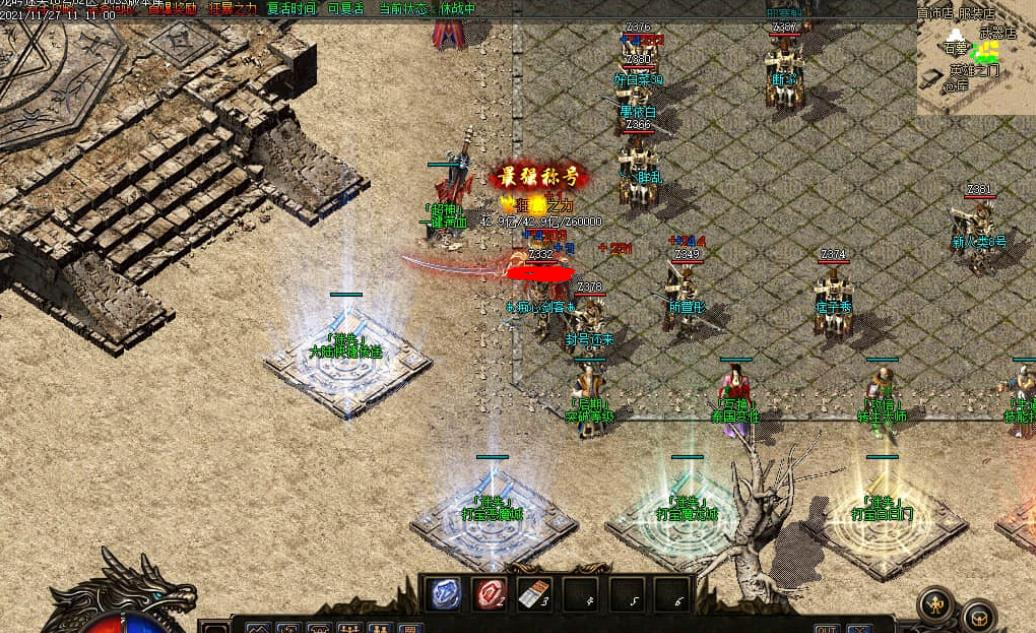This screenshot has height=633, width=1036.
Task: Click the round gold figure button
Action: coord(937,604)
